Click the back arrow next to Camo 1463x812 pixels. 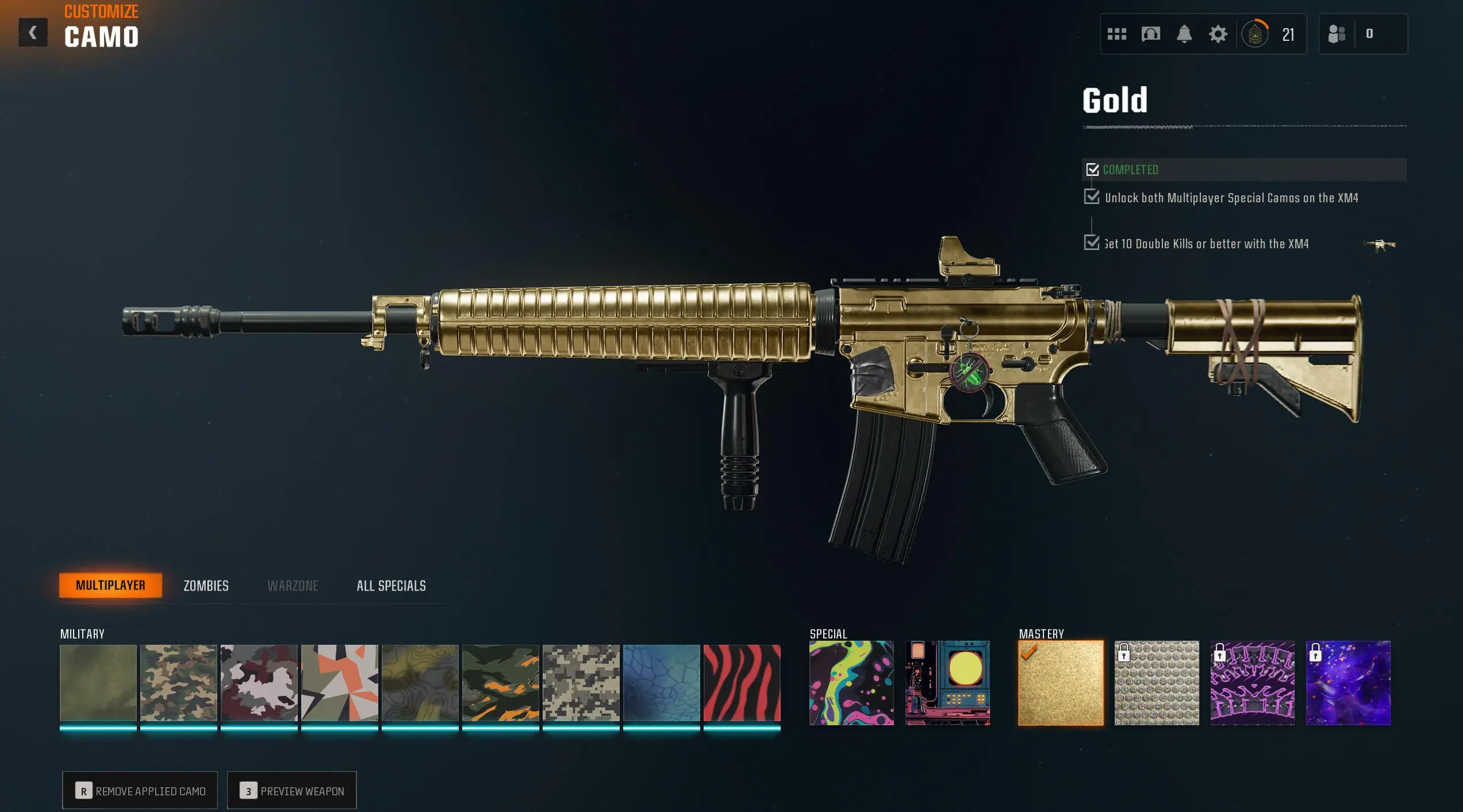pos(33,32)
